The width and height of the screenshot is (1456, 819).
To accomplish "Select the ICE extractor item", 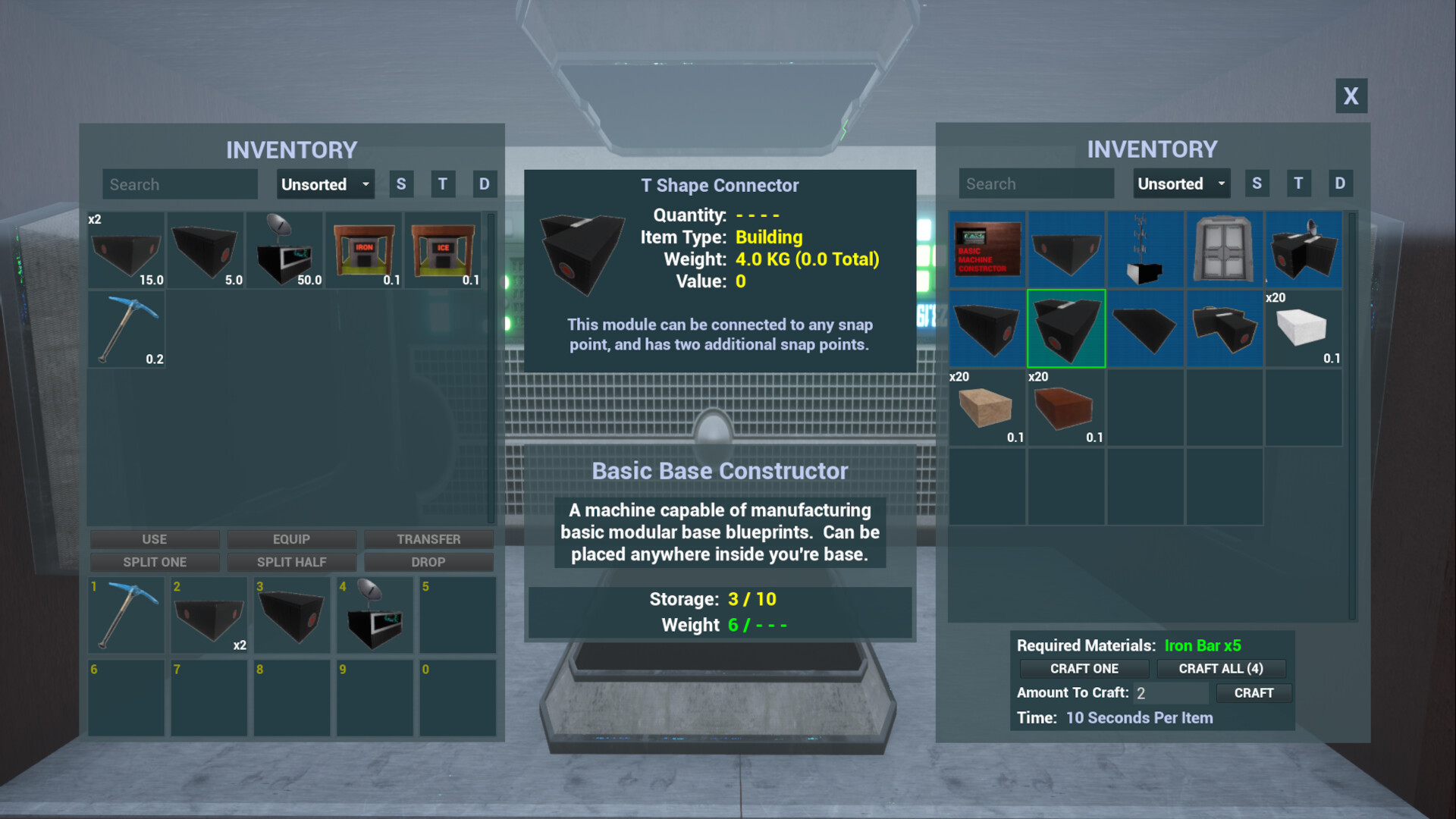I will pos(445,249).
